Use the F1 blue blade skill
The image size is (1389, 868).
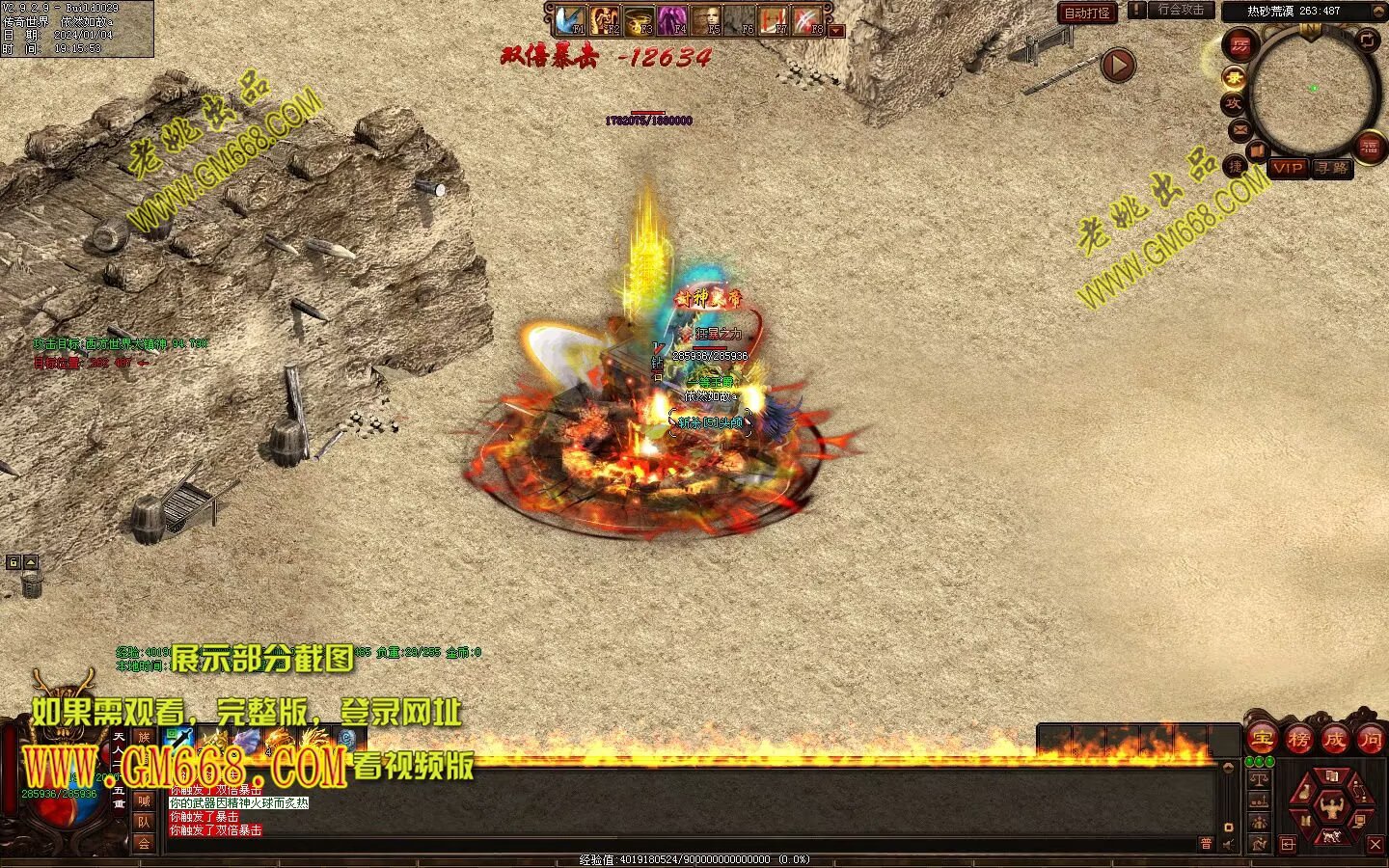(x=570, y=19)
